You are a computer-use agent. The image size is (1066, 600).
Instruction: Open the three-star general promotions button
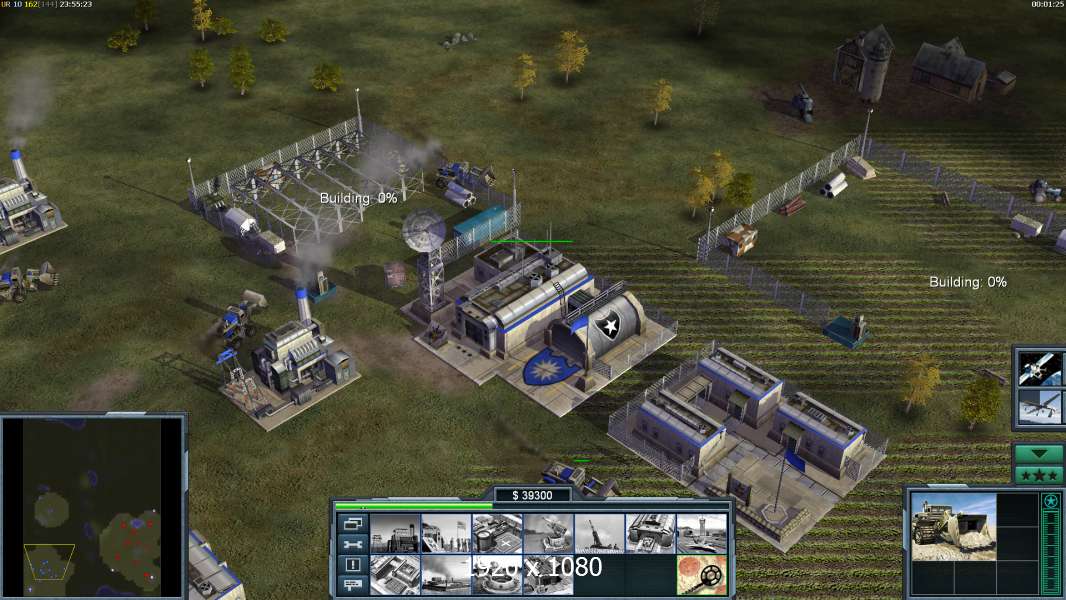tap(1039, 474)
